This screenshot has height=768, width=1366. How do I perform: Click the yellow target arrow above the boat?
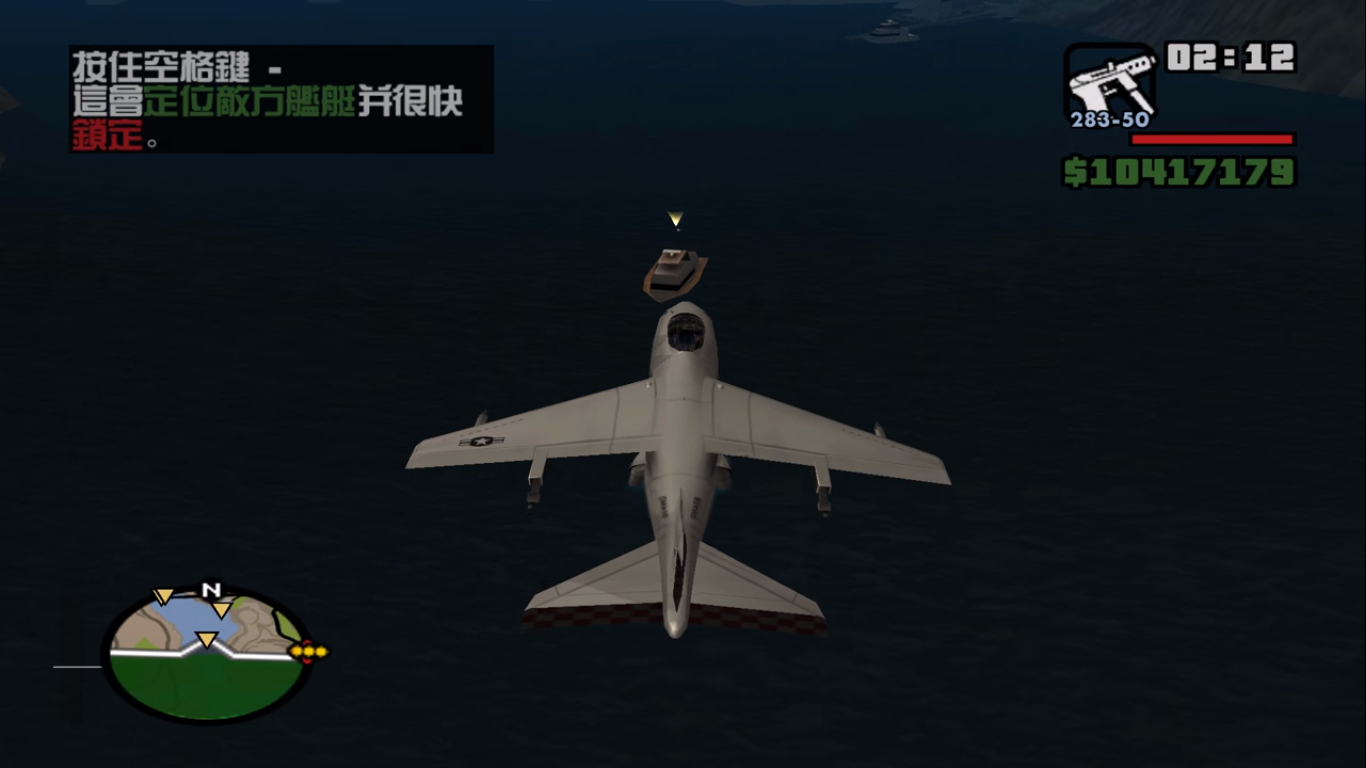pyautogui.click(x=676, y=219)
